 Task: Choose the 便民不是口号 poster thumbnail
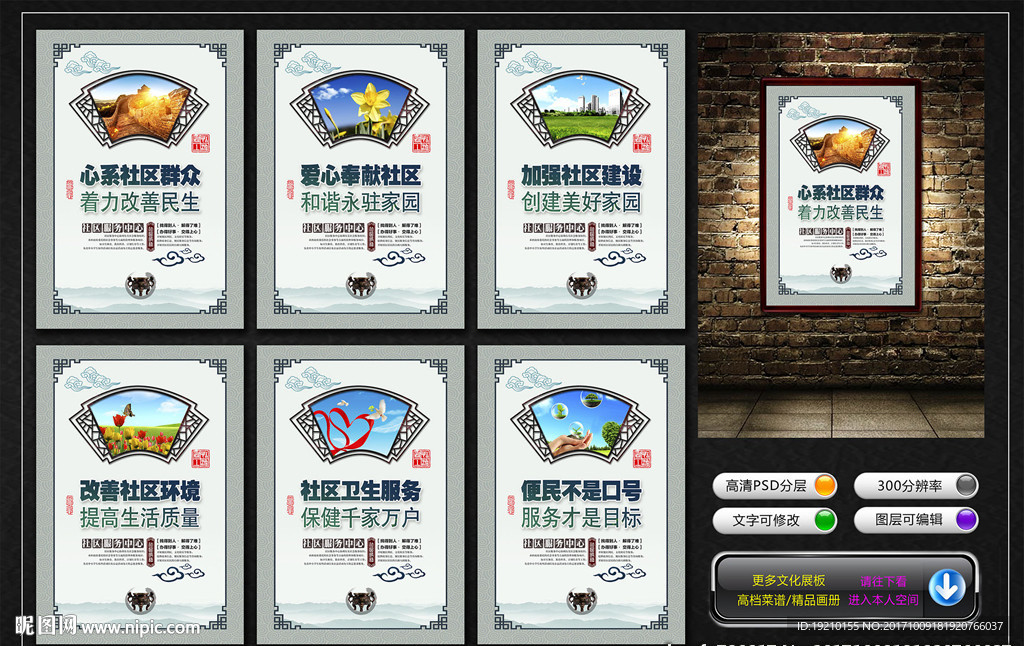point(581,495)
